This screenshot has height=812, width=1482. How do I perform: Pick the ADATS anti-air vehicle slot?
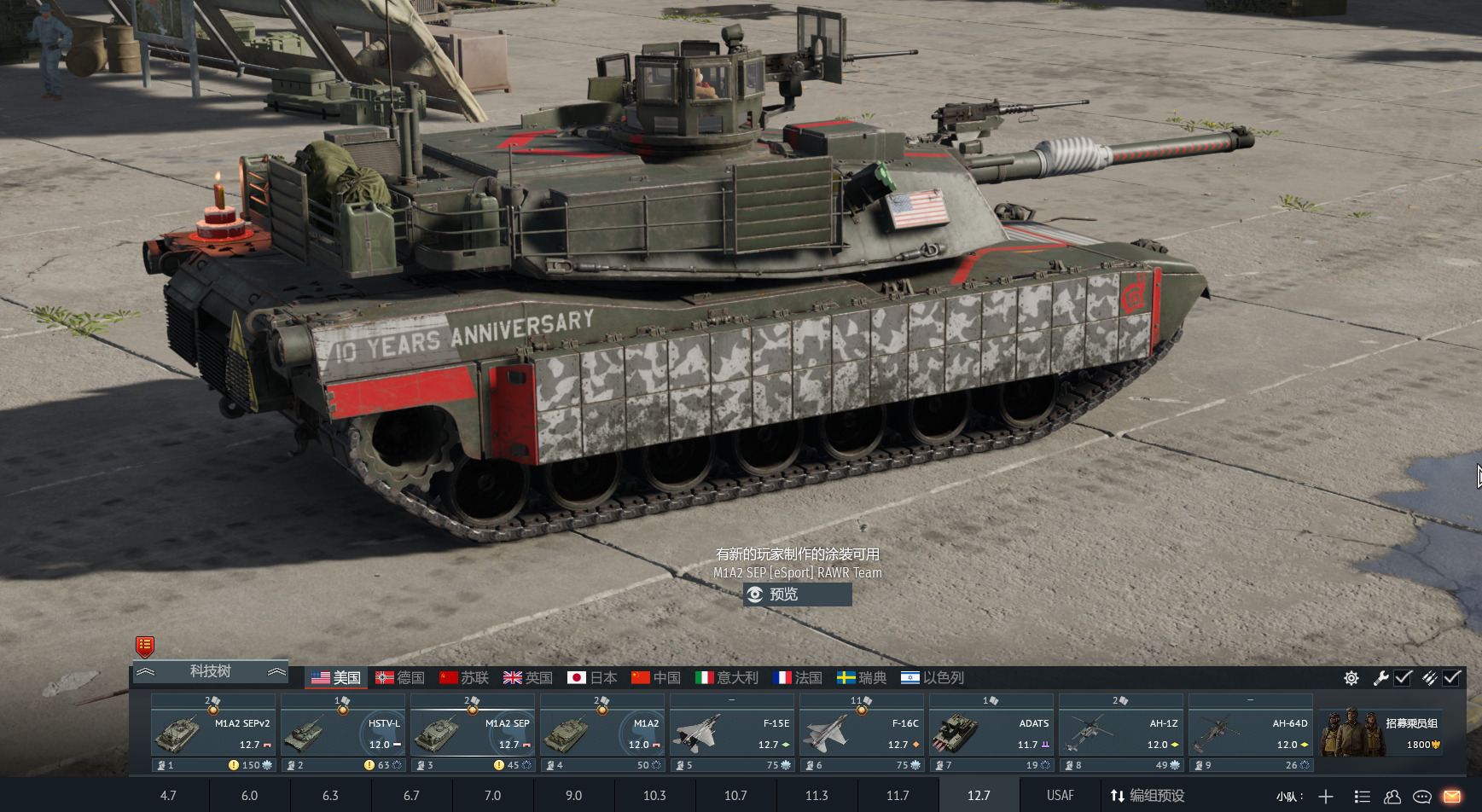[991, 734]
